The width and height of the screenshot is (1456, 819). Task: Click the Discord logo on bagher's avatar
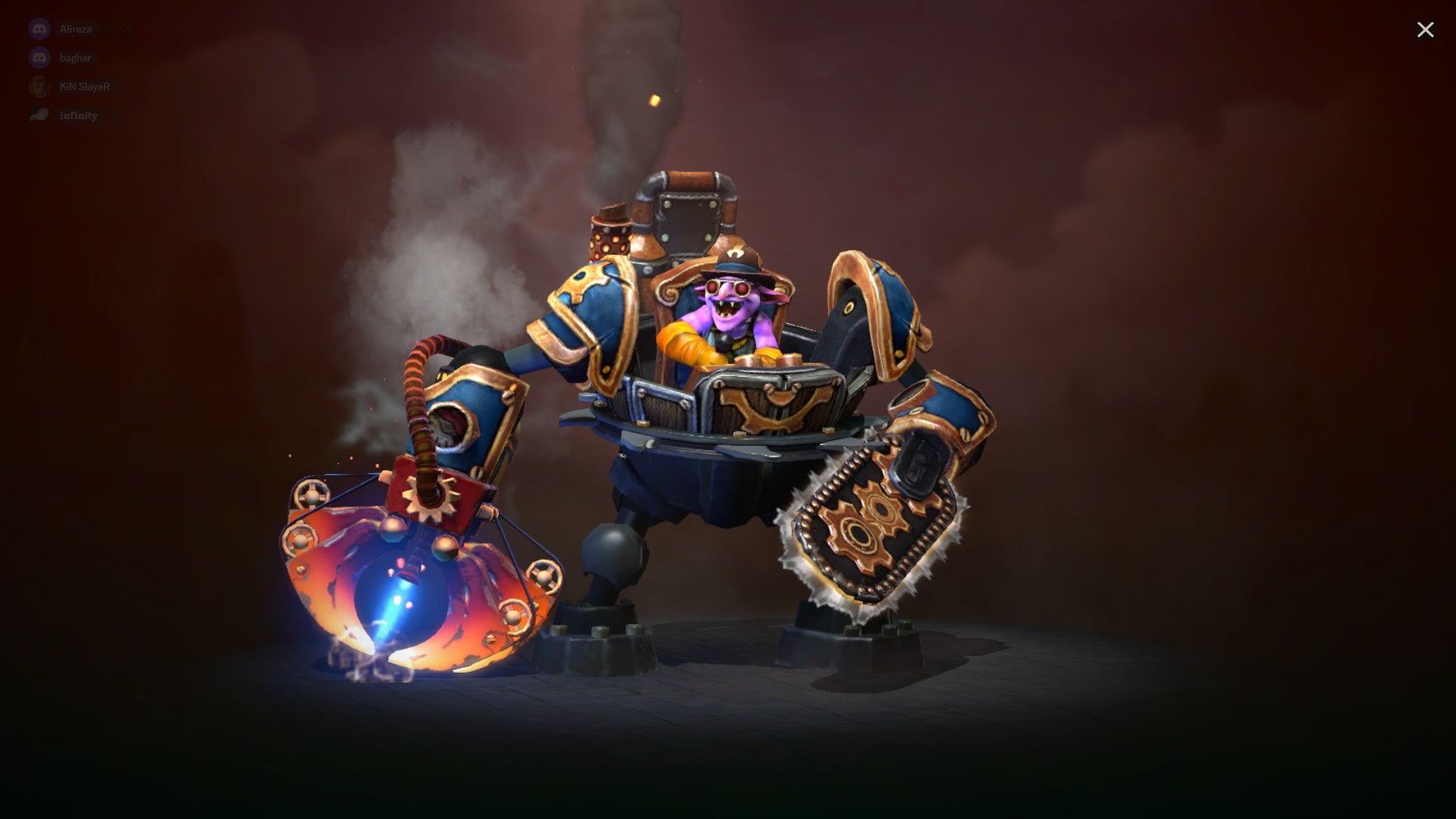(38, 57)
